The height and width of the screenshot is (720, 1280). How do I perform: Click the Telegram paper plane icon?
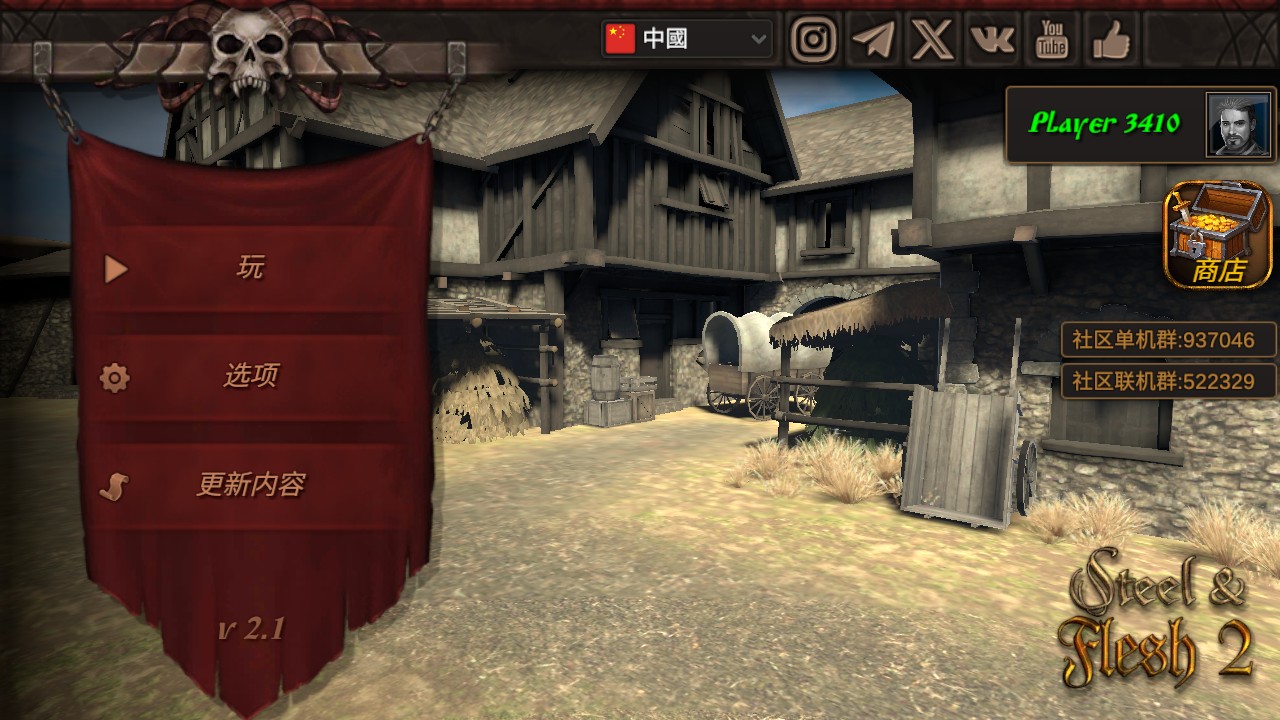[x=873, y=40]
